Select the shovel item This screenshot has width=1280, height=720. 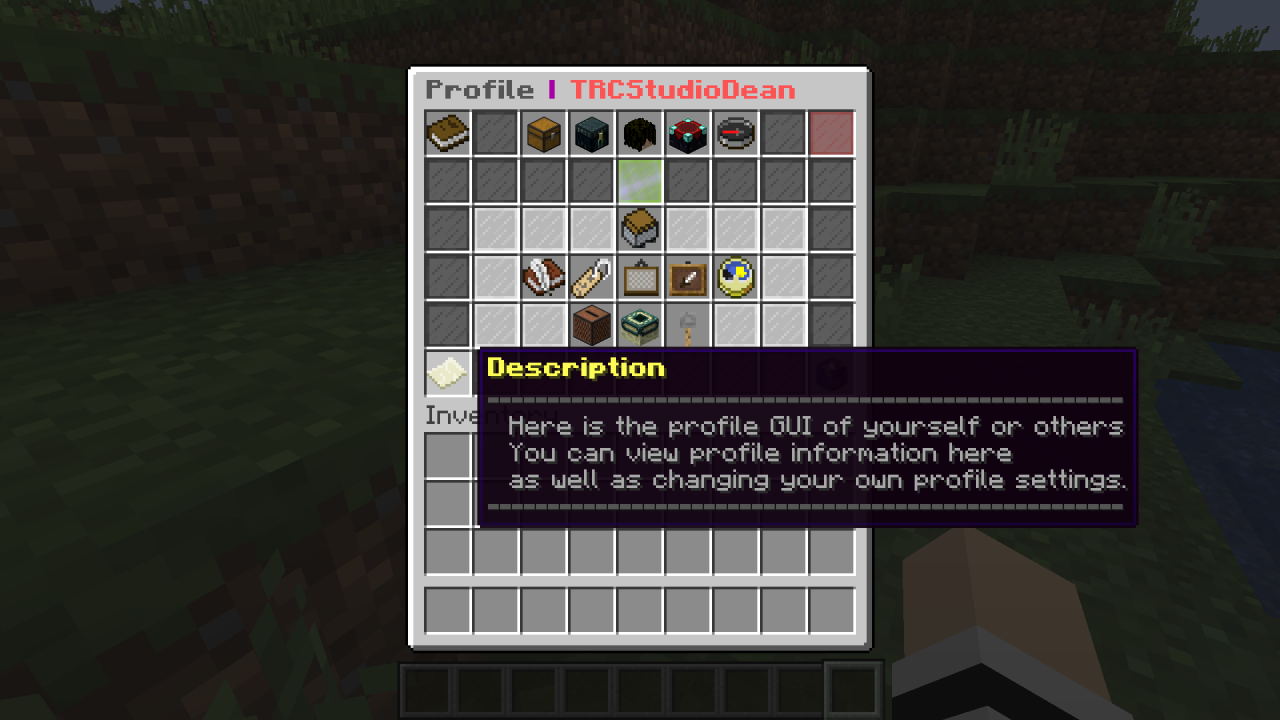click(687, 327)
